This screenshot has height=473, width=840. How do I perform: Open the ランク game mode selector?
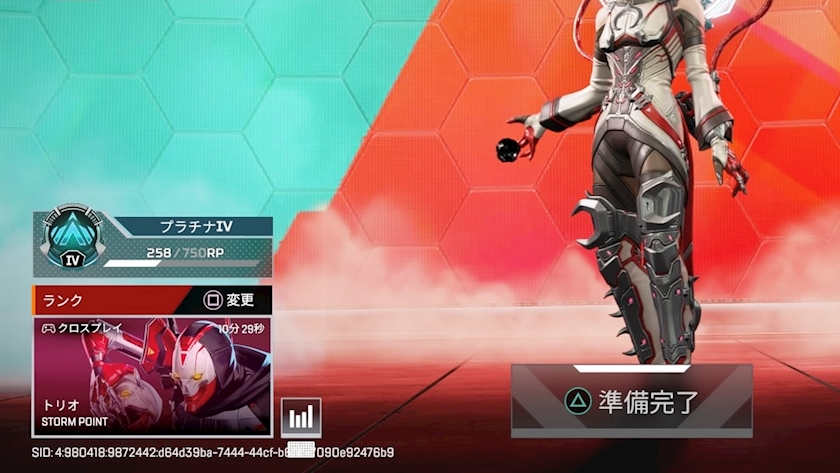152,299
